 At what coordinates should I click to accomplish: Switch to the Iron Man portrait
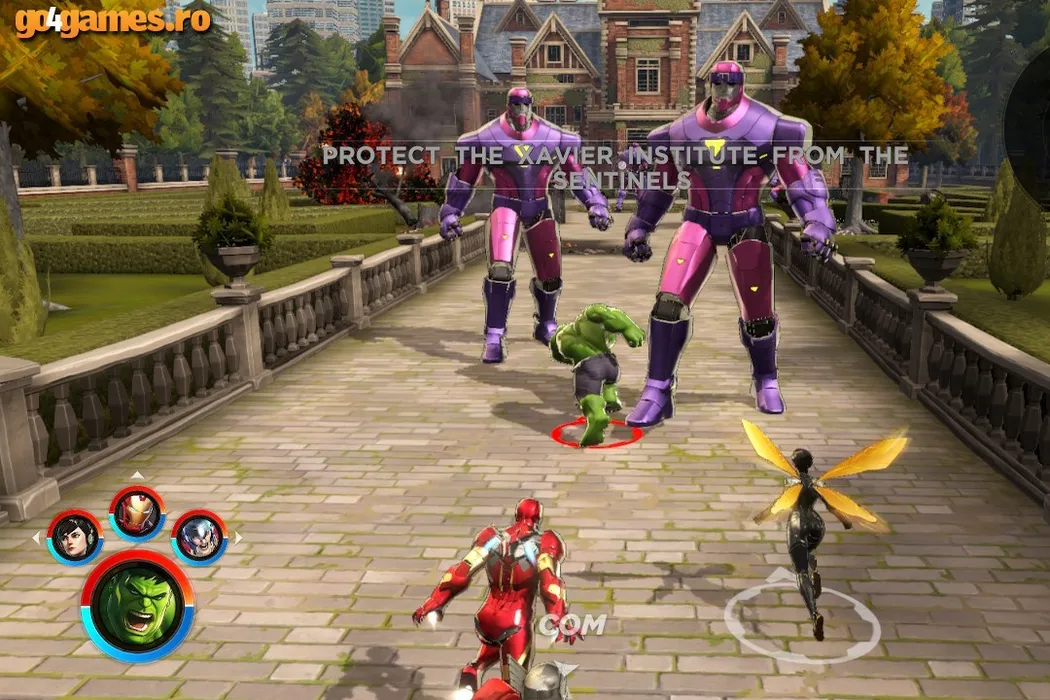(137, 512)
